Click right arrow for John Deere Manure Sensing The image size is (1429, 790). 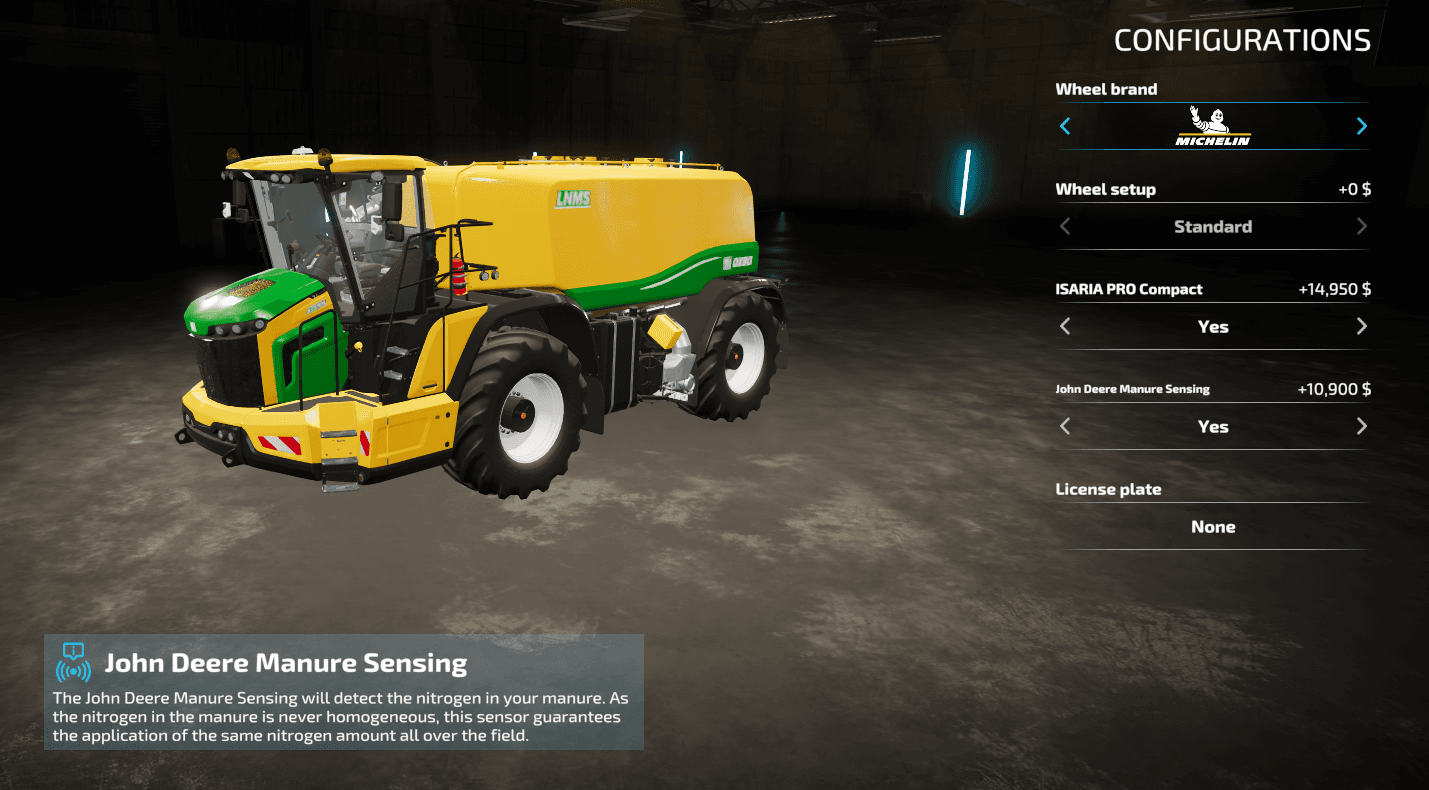click(1361, 426)
